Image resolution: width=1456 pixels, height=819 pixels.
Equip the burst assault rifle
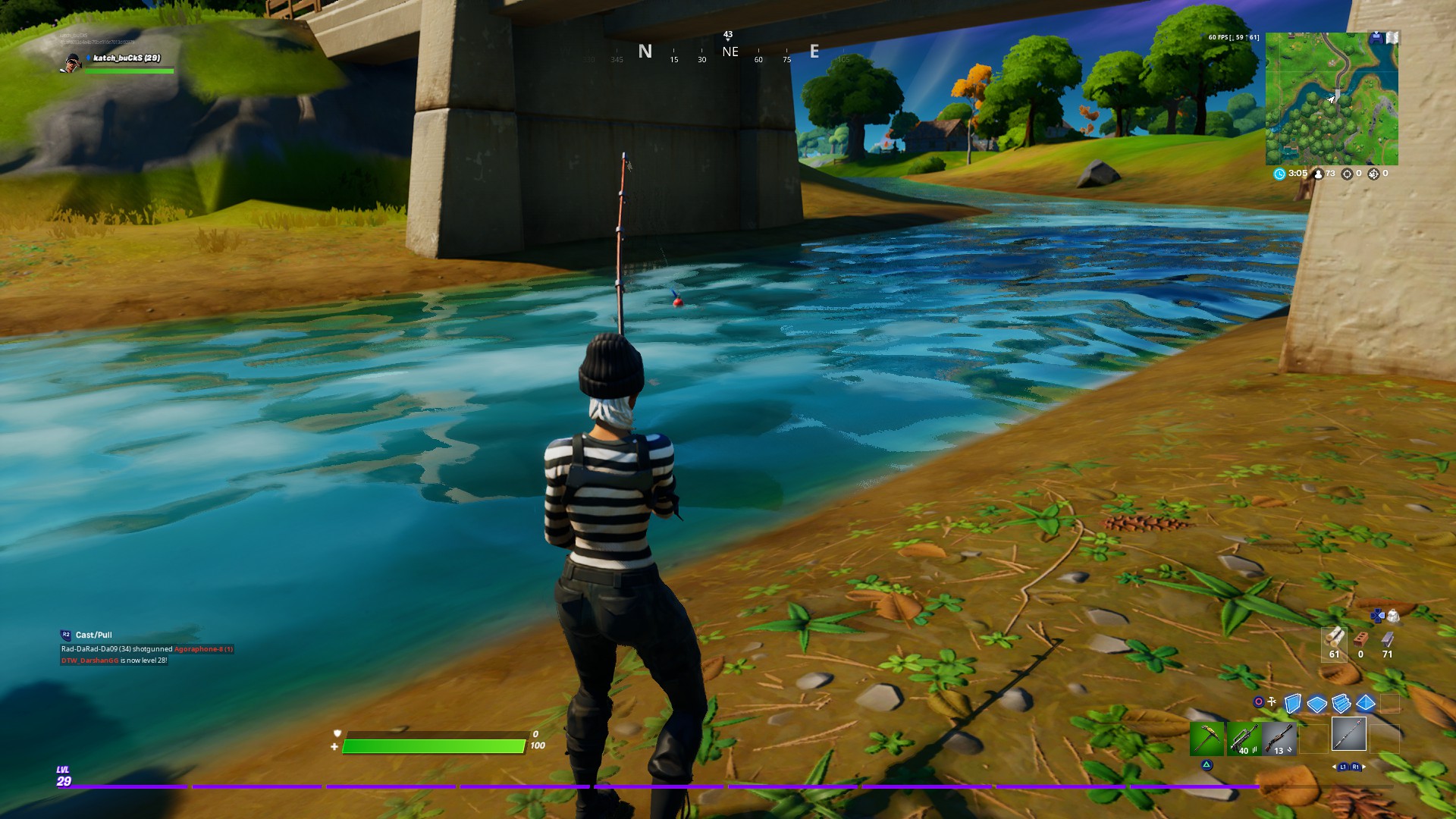[1243, 738]
